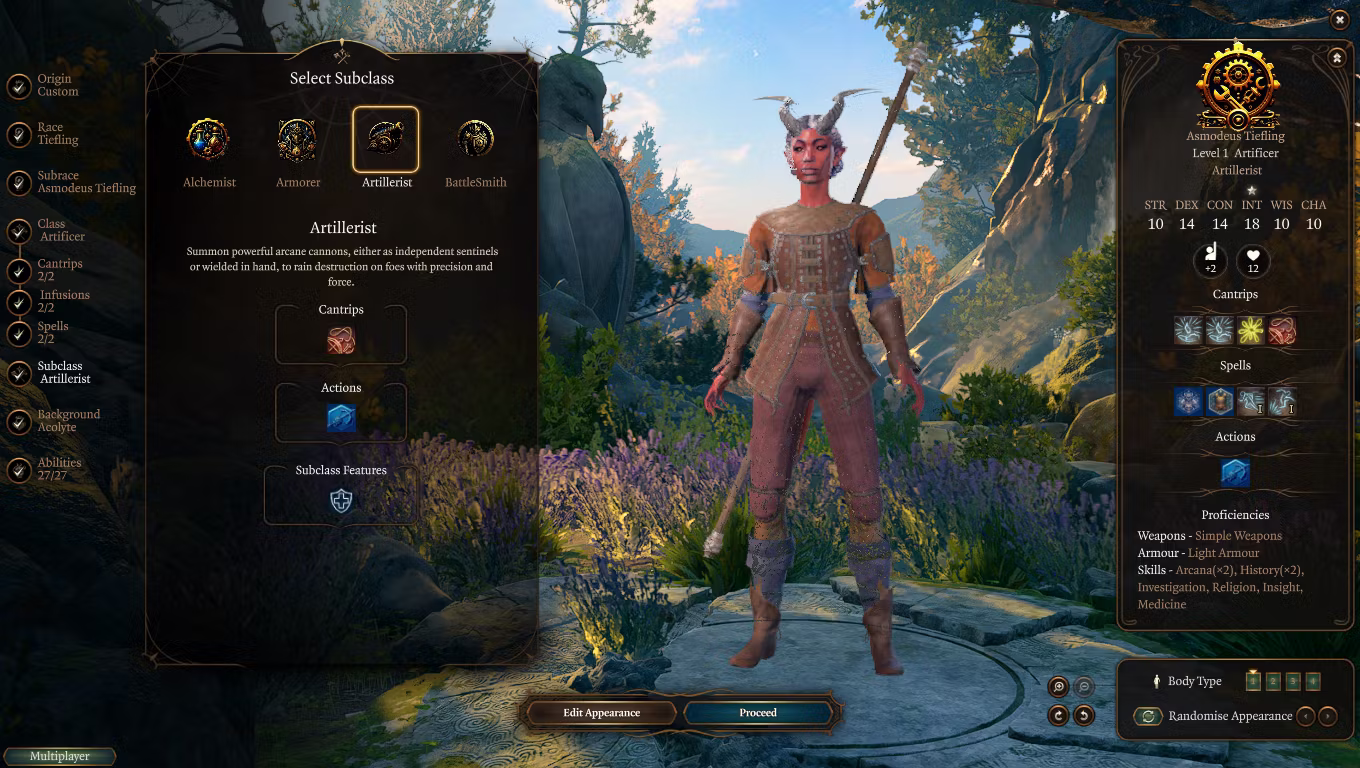
Task: Select the highlighted Artillerist subclass icon
Action: coord(386,140)
